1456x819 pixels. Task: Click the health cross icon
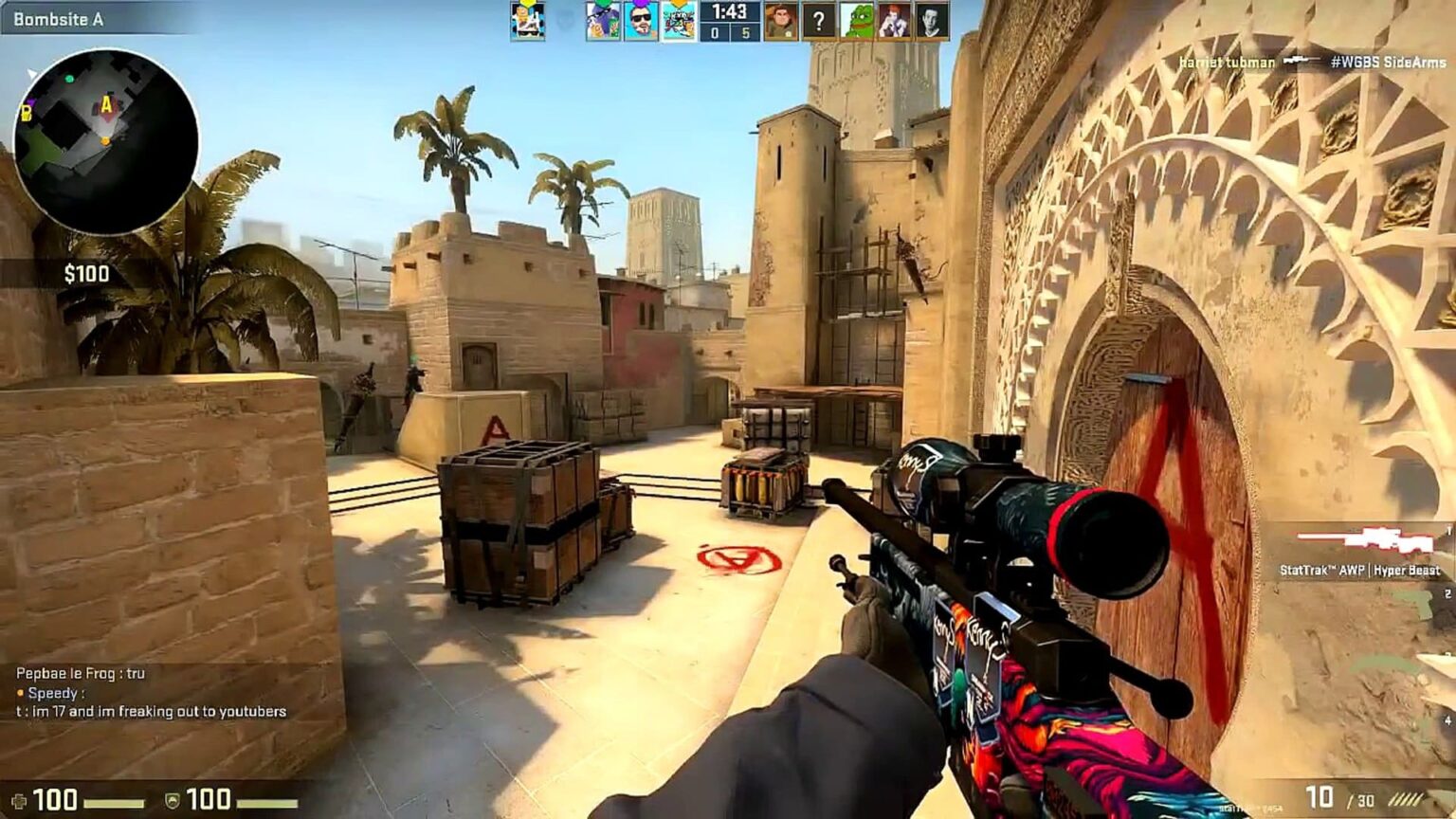[x=21, y=799]
